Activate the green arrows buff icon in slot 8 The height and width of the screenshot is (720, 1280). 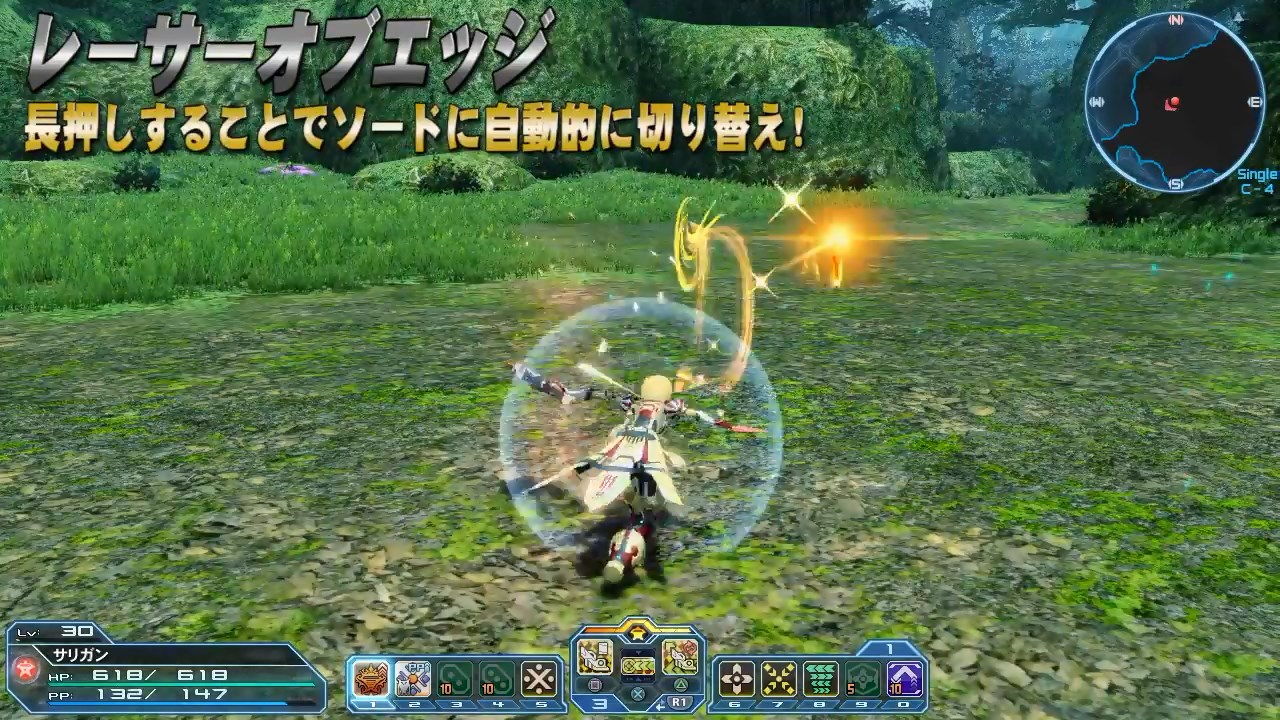pyautogui.click(x=821, y=676)
